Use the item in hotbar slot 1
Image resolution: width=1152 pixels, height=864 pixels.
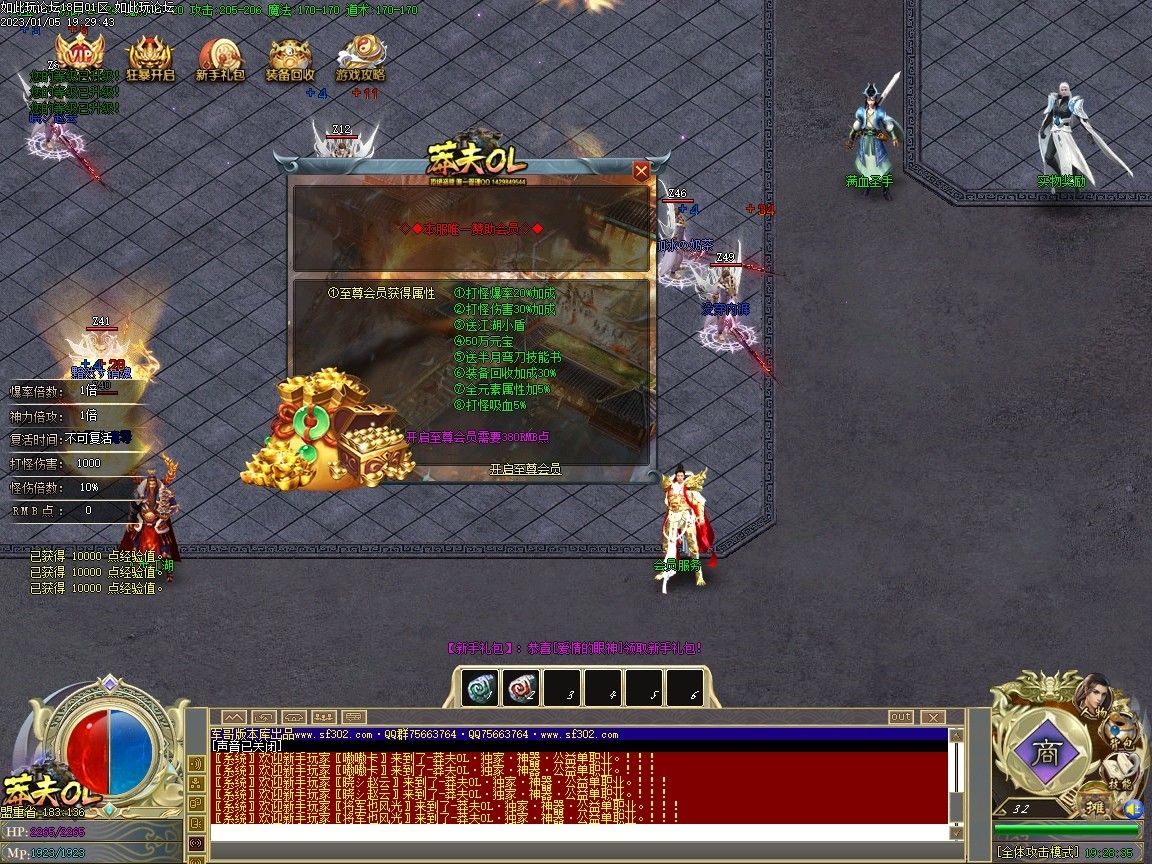pyautogui.click(x=480, y=687)
